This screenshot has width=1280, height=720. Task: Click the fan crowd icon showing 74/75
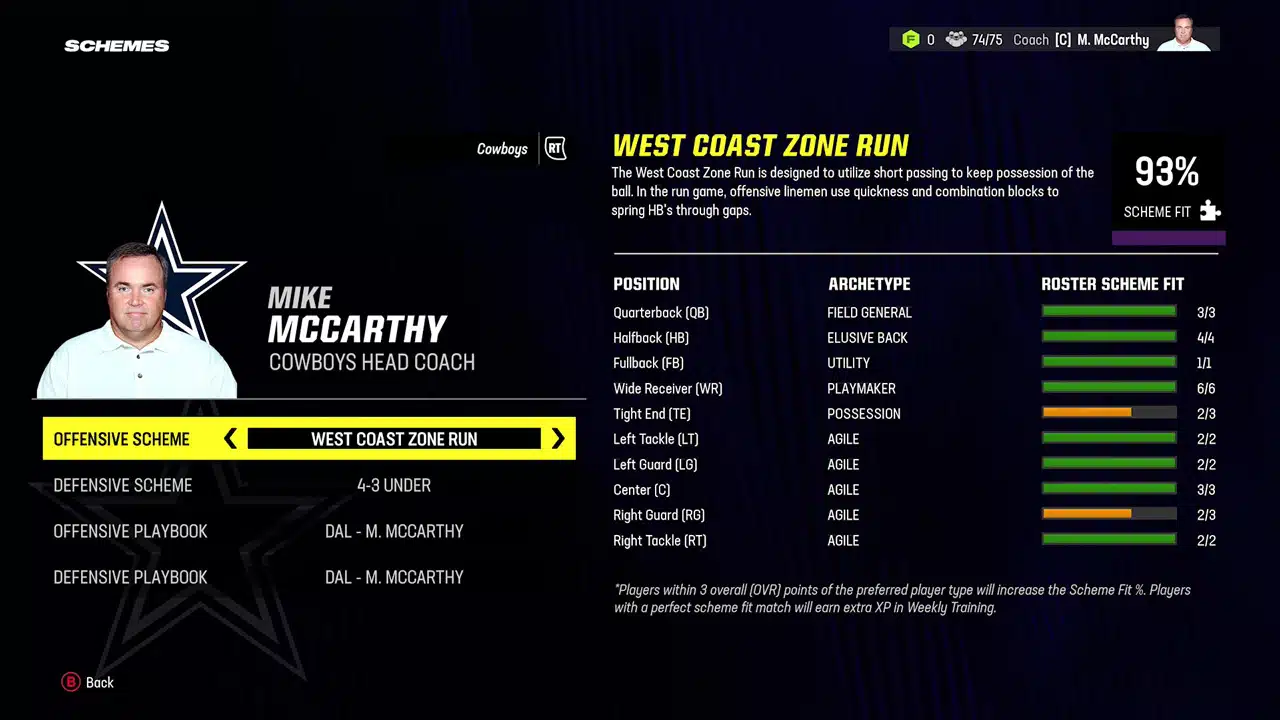click(957, 39)
